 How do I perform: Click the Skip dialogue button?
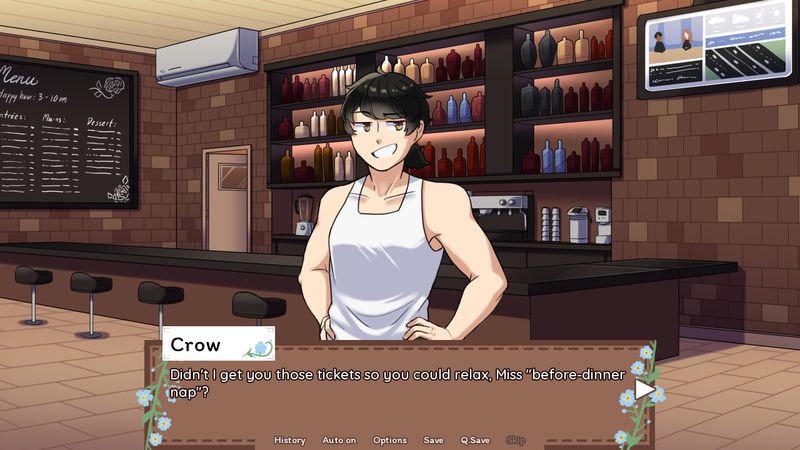(515, 440)
